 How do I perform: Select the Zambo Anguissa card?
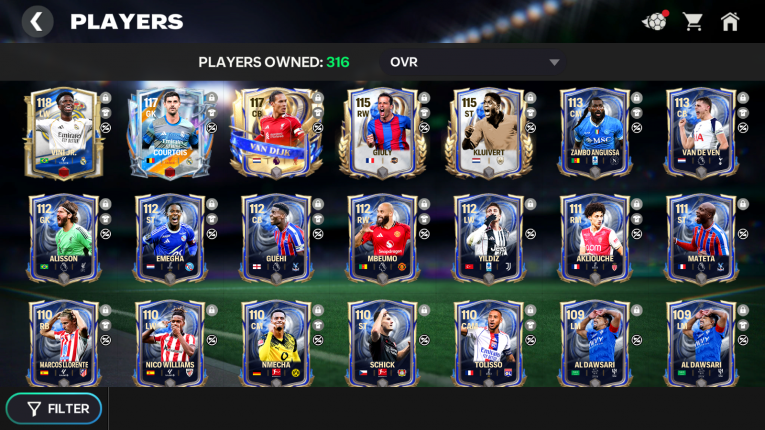click(593, 132)
